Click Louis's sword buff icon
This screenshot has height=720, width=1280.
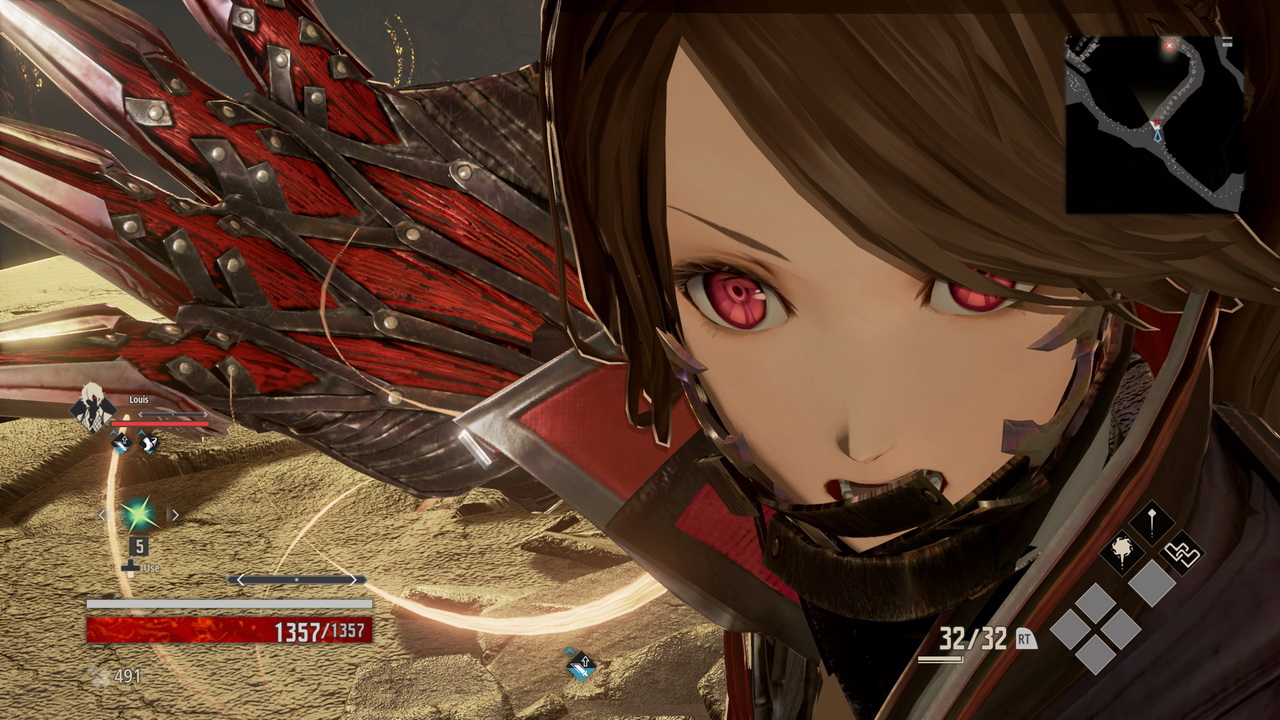(x=122, y=442)
